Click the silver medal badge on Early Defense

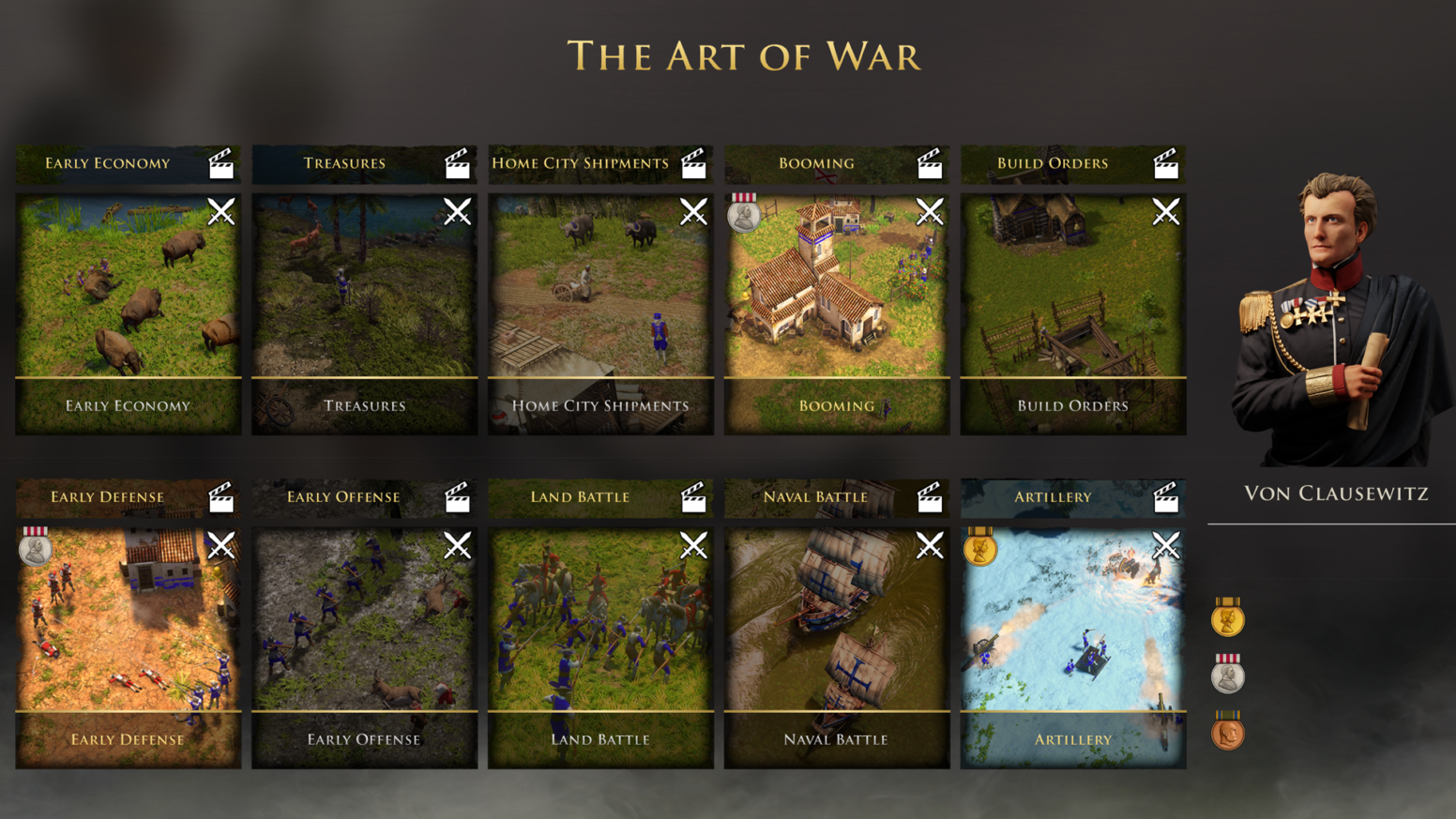click(x=36, y=548)
